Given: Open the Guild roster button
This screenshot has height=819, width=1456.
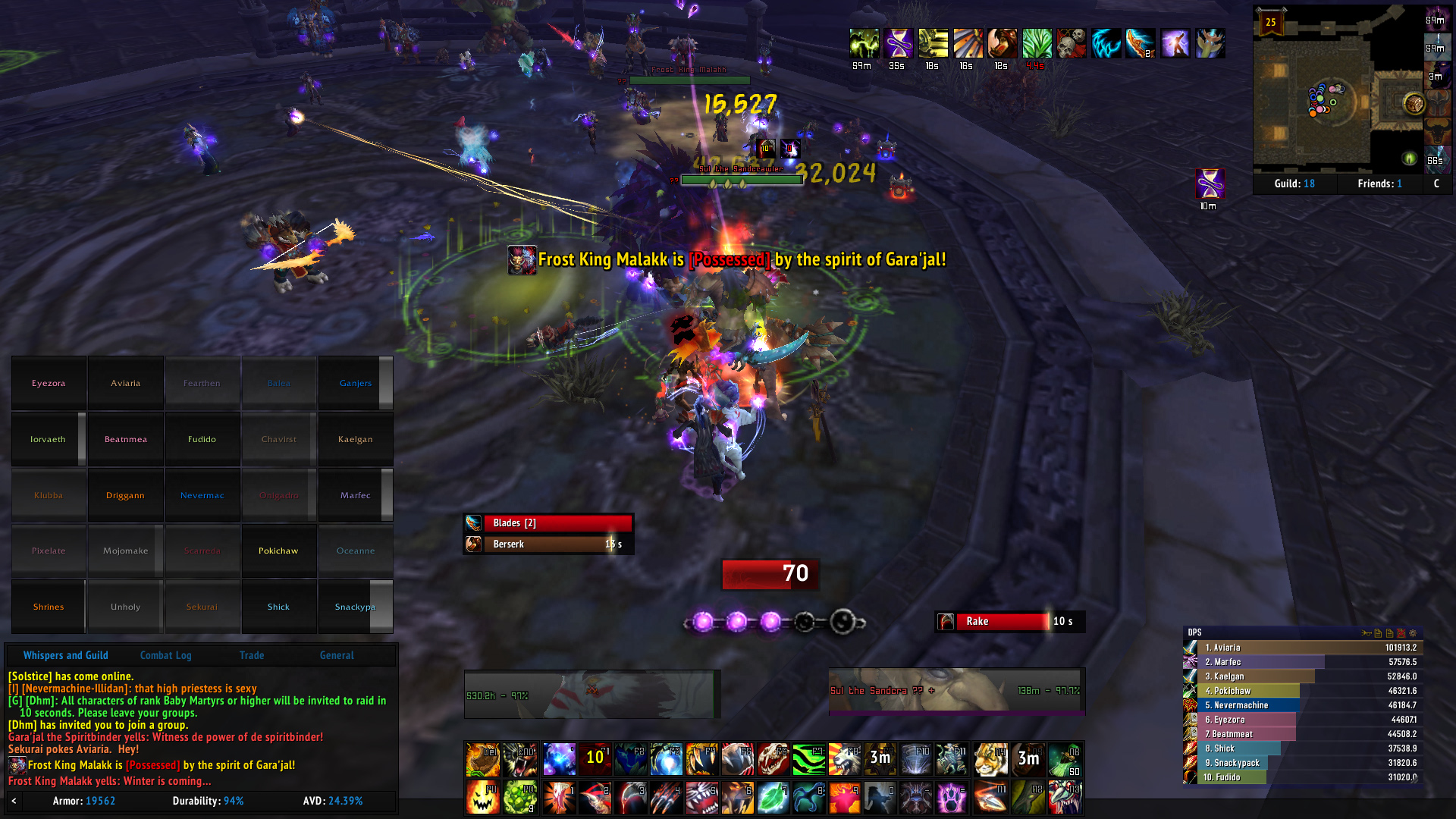Looking at the screenshot, I should tap(1294, 184).
